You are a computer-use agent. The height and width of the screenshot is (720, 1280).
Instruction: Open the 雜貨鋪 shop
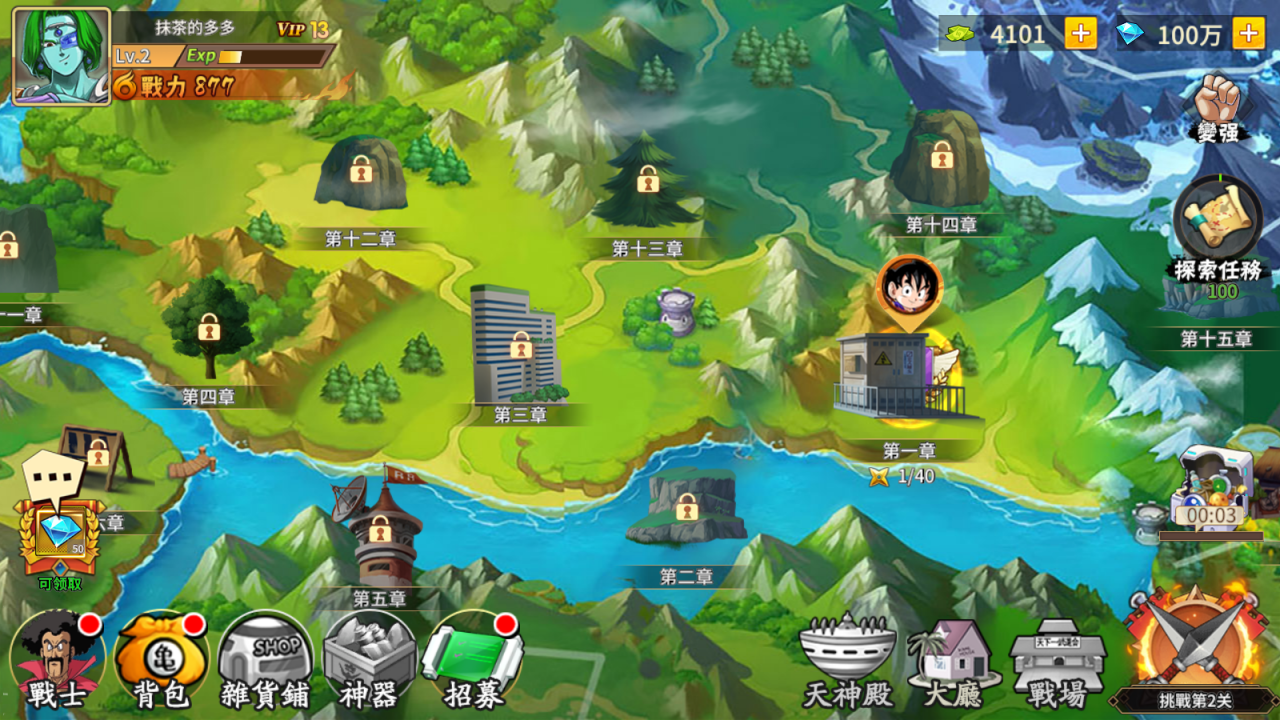click(x=262, y=658)
